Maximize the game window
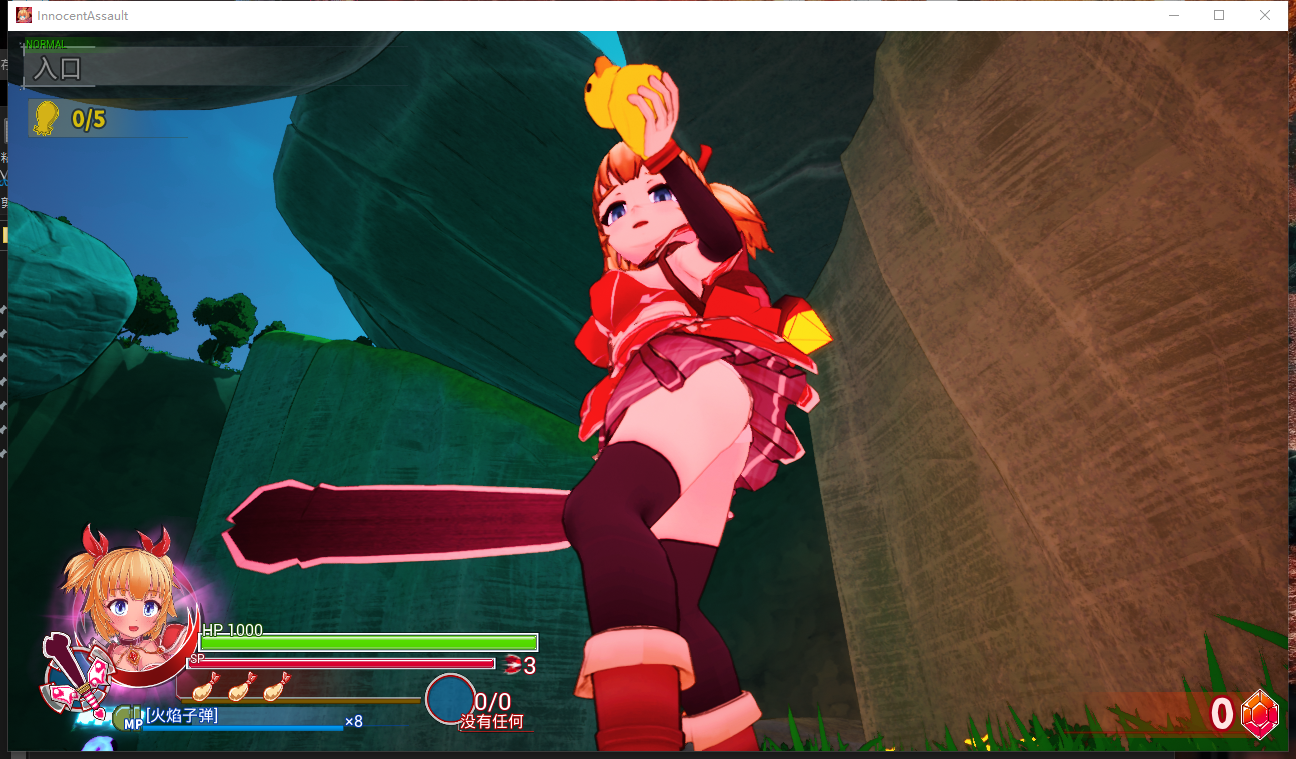The width and height of the screenshot is (1296, 759). [1219, 15]
